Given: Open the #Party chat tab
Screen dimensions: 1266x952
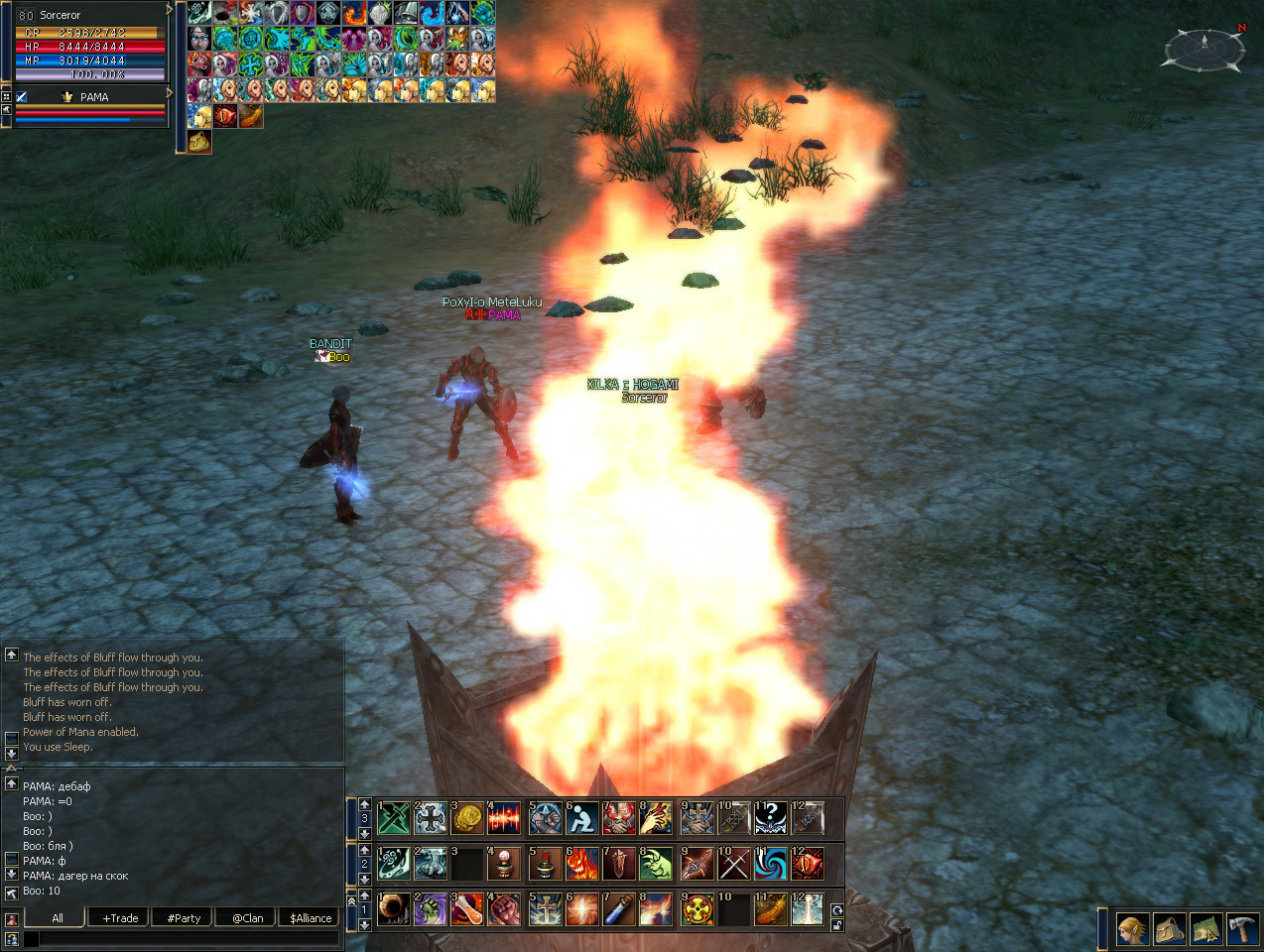Looking at the screenshot, I should pyautogui.click(x=184, y=918).
